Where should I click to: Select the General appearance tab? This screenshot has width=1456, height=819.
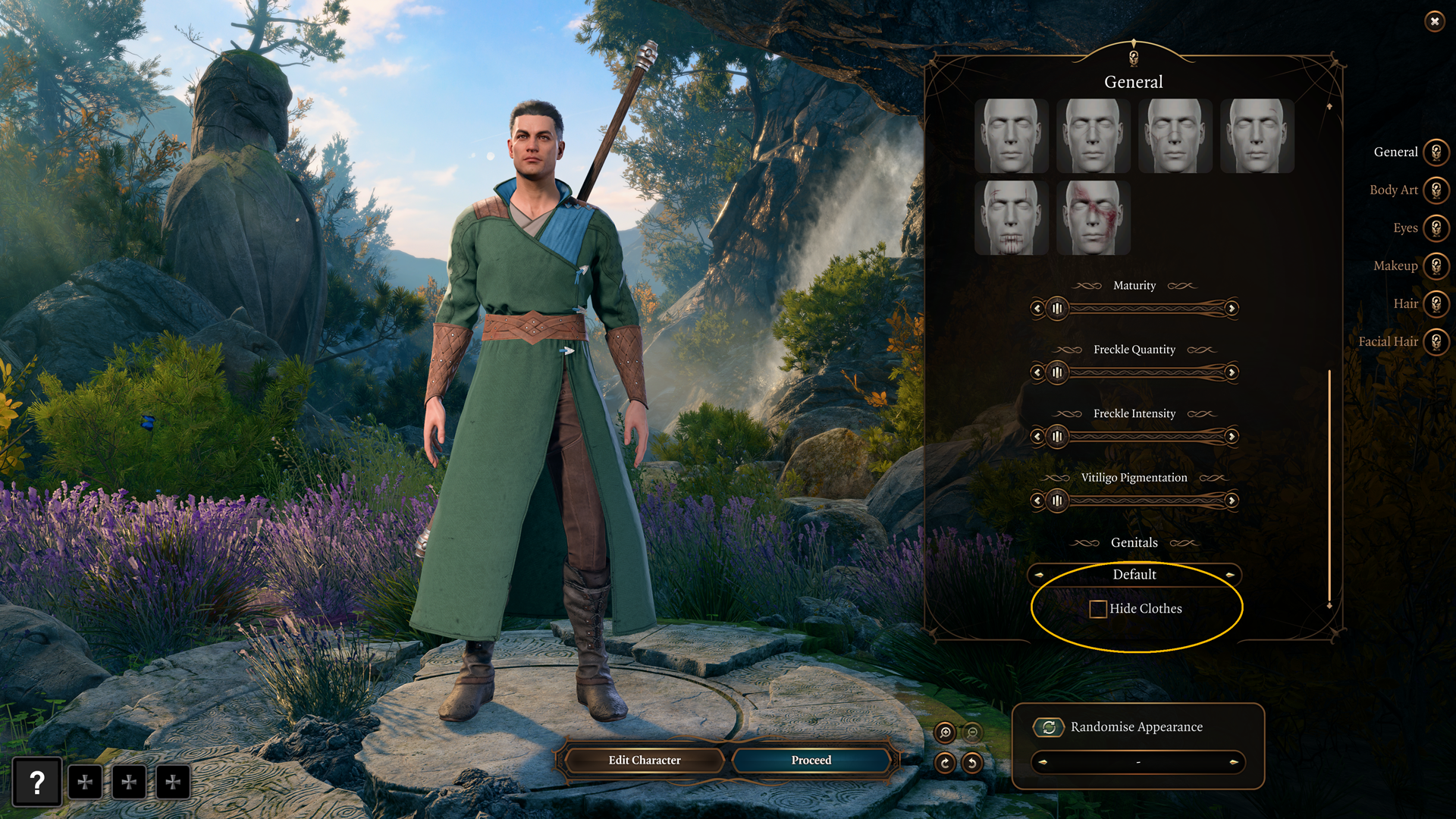(x=1436, y=152)
